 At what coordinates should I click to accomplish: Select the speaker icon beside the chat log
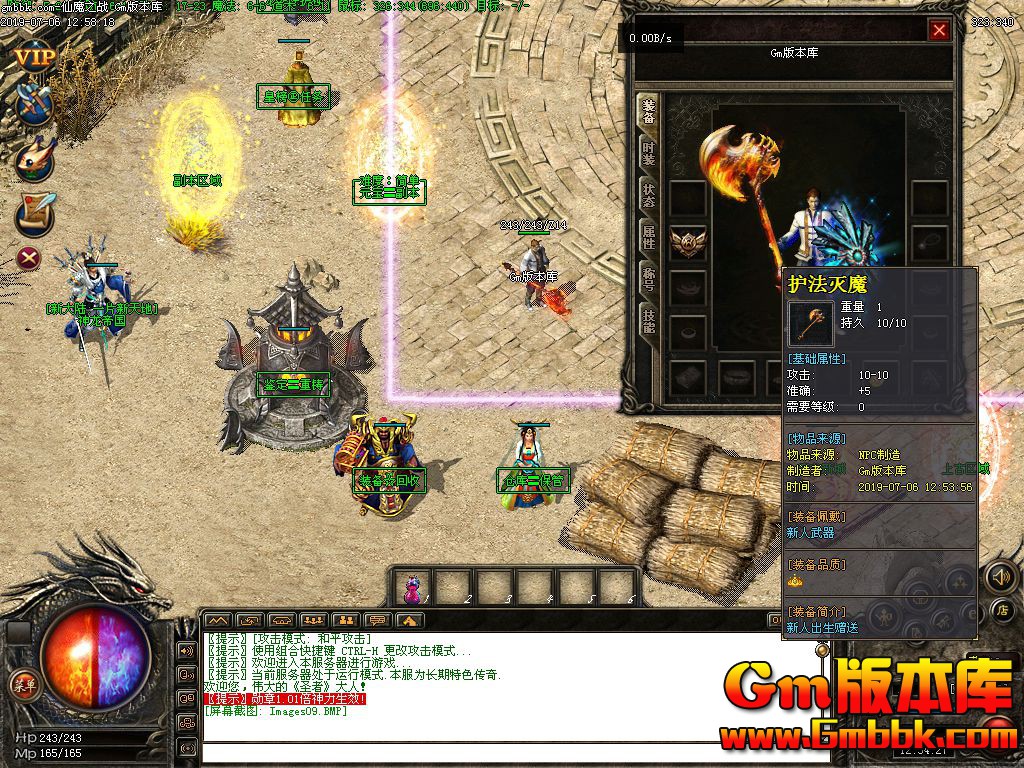pos(187,651)
